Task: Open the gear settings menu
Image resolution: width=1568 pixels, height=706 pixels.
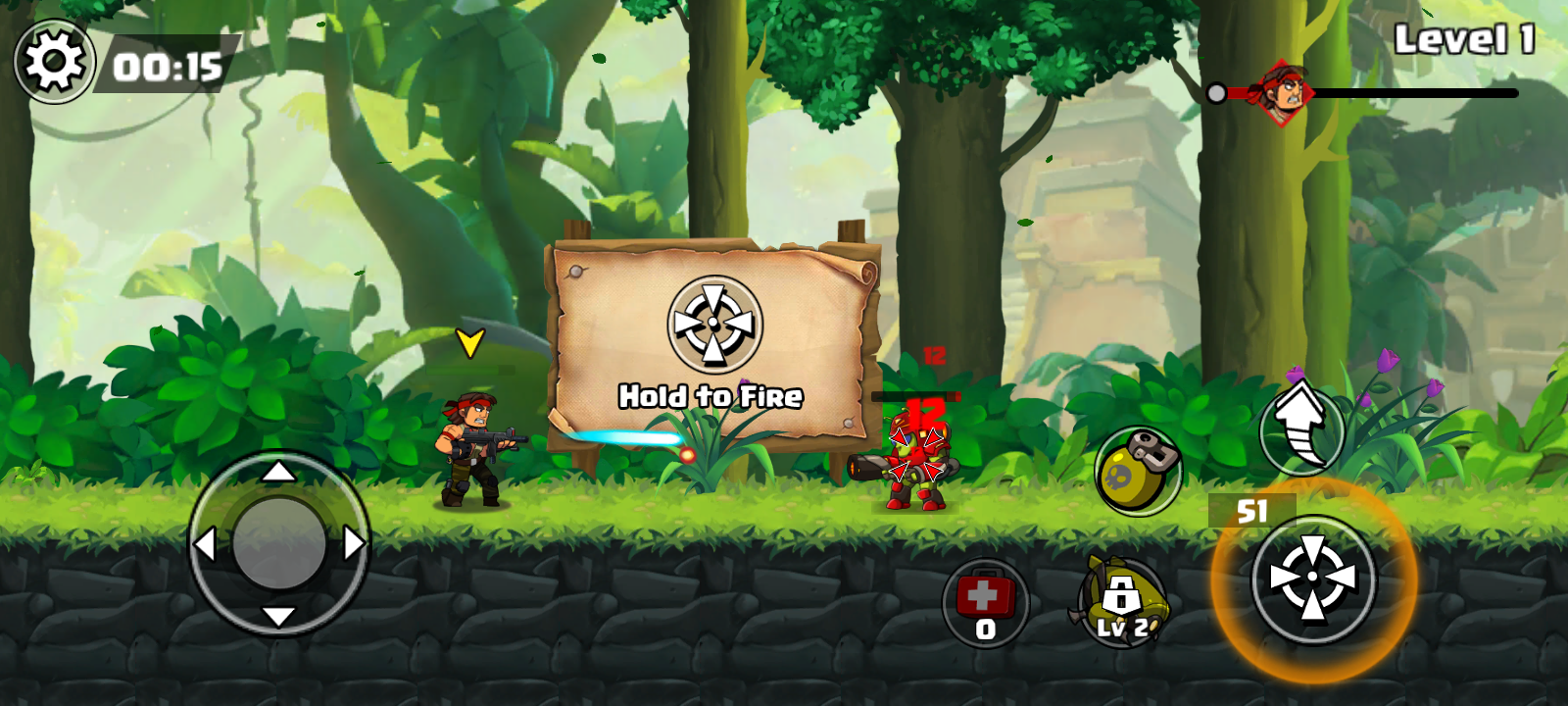Action: (x=54, y=63)
